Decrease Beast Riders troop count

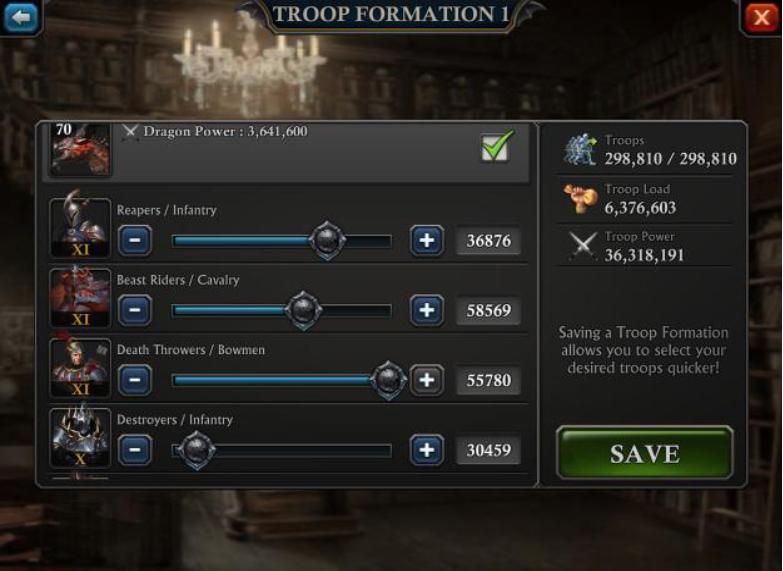(x=135, y=310)
